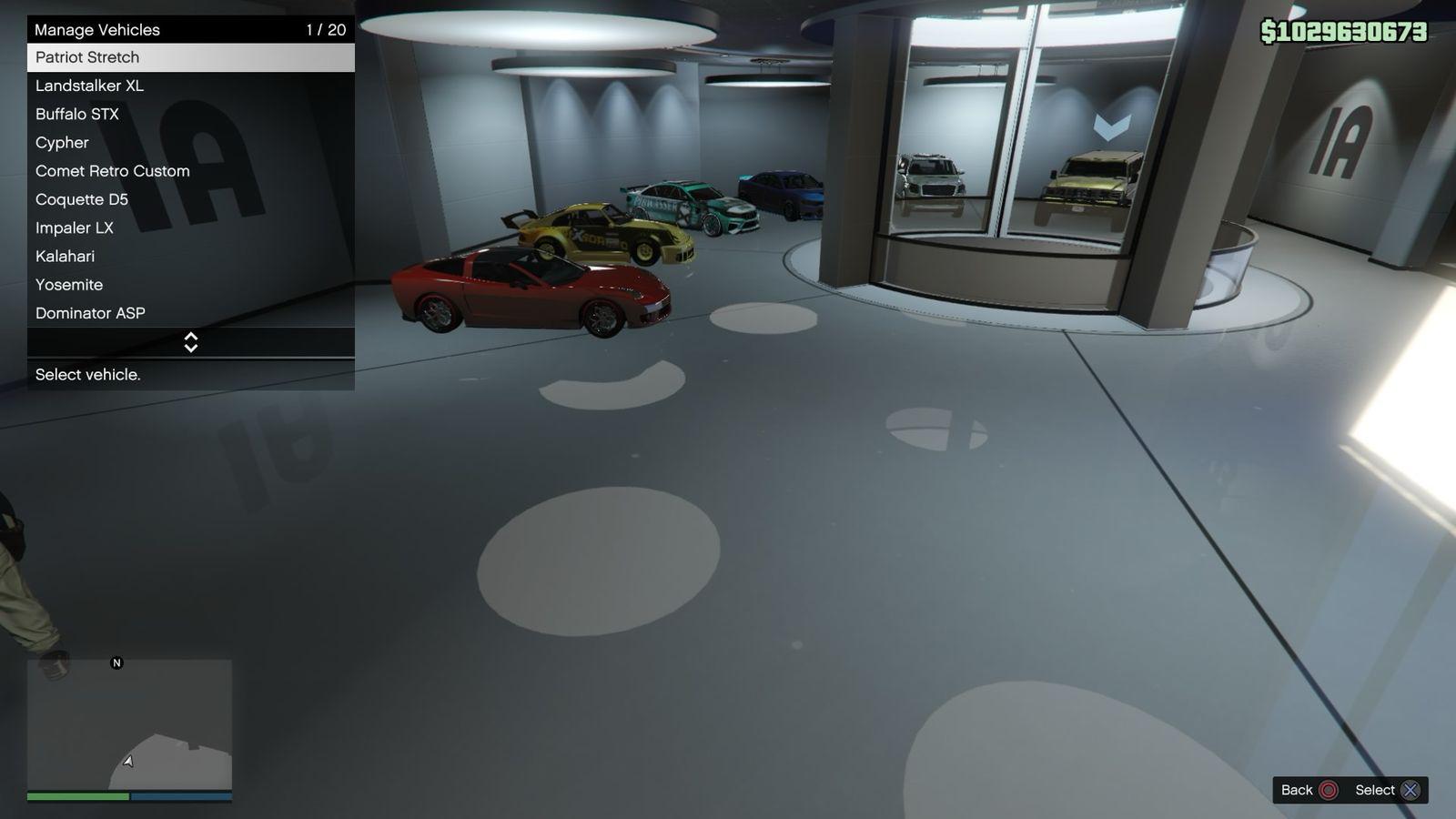Pick Impaler LX from the vehicle list
The image size is (1456, 819).
pos(190,227)
